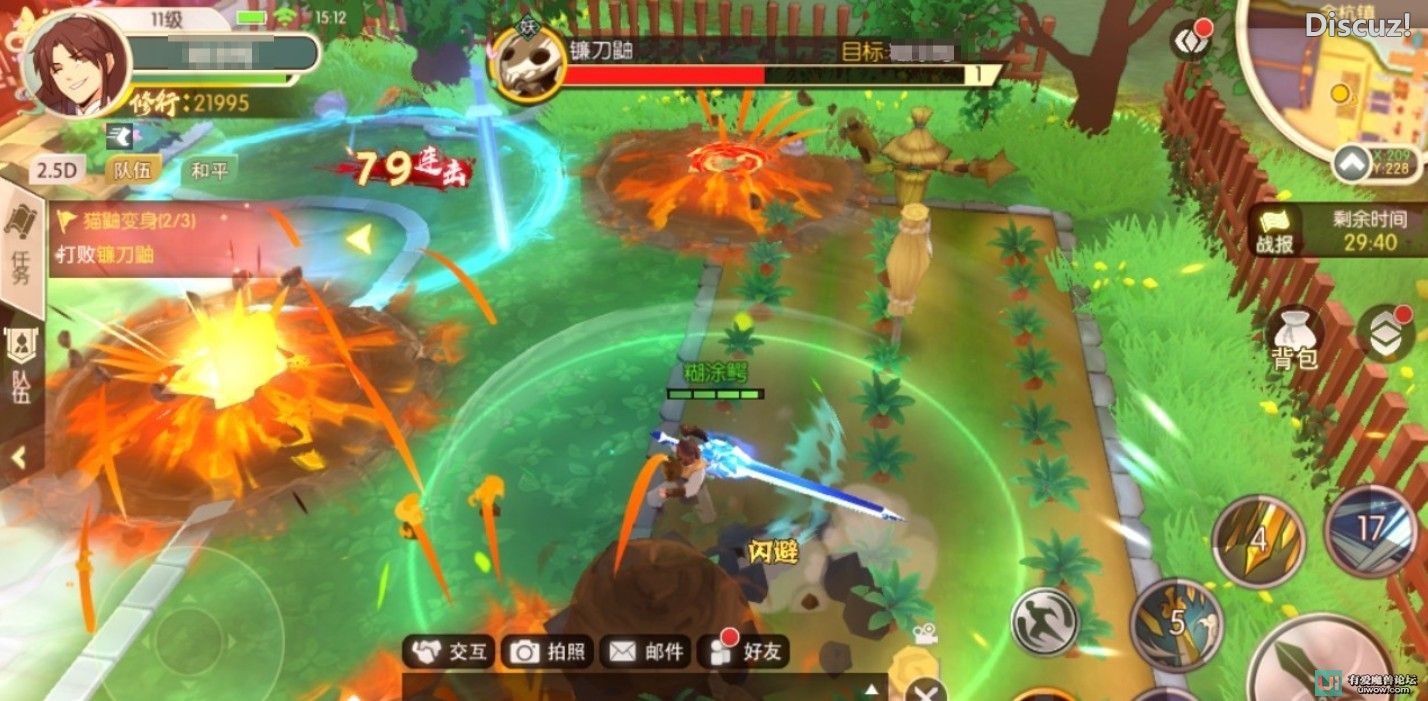Click the 队伍 button beside 2.5D
The image size is (1428, 701).
pos(132,170)
